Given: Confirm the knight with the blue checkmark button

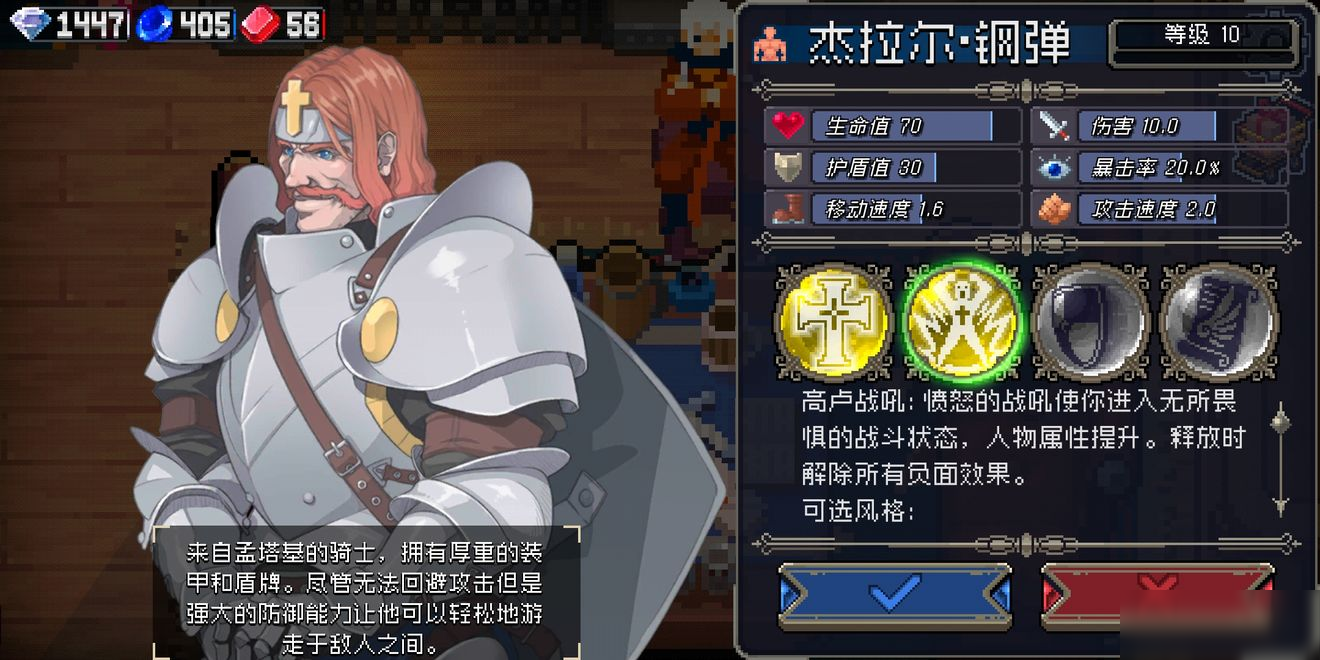Looking at the screenshot, I should pyautogui.click(x=894, y=595).
